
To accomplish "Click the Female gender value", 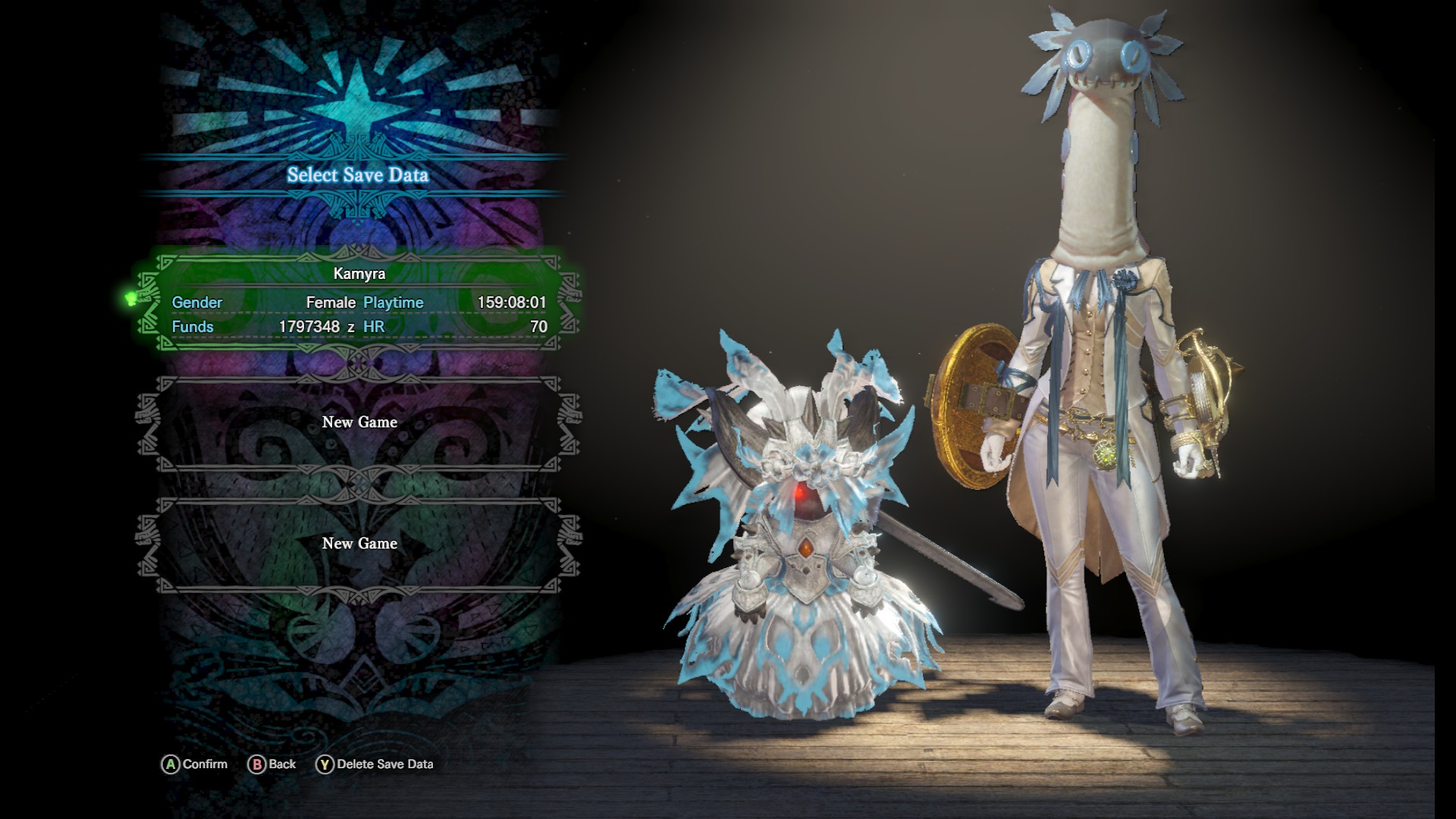I will click(x=331, y=302).
